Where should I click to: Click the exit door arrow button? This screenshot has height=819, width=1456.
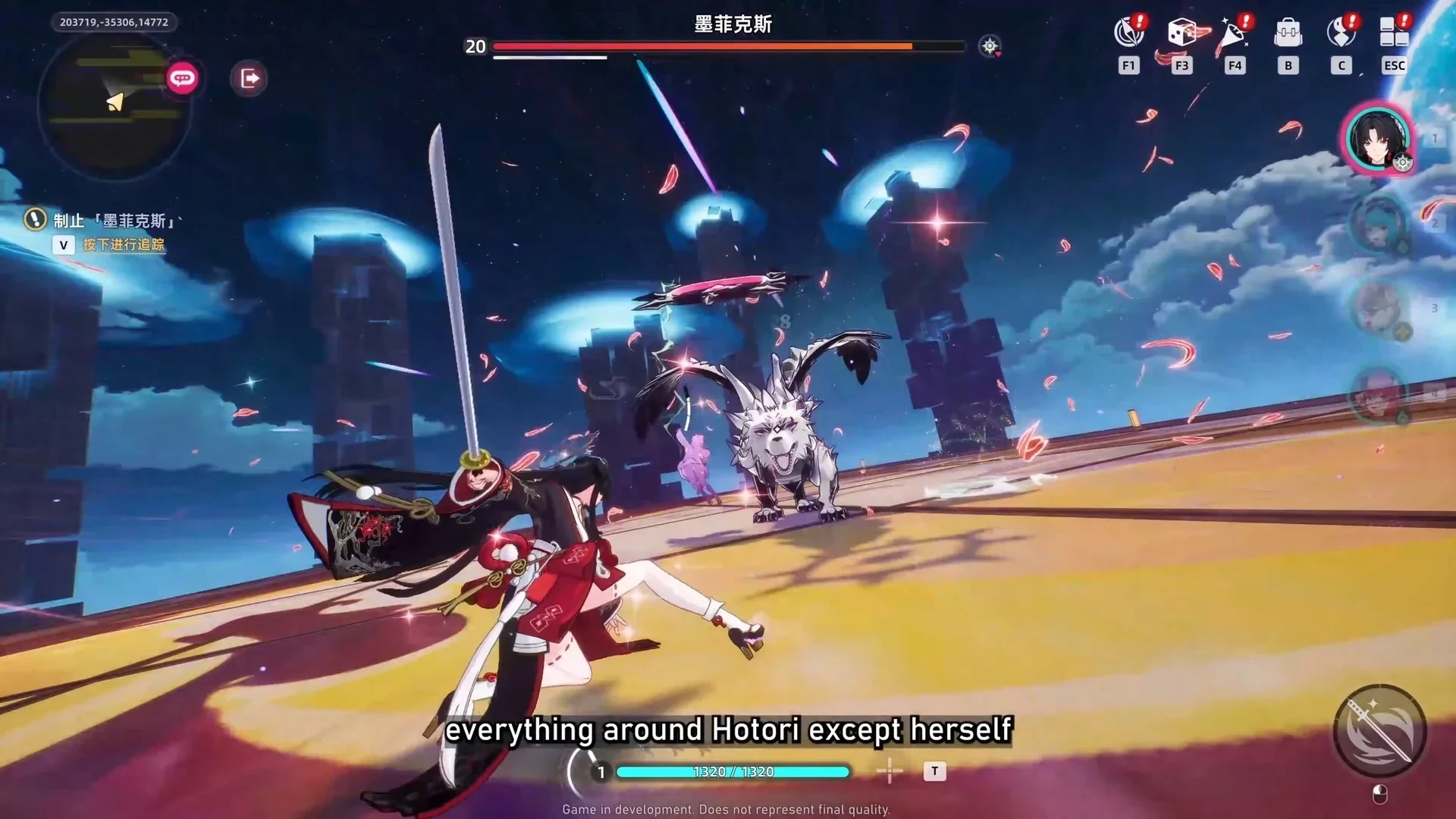tap(249, 78)
